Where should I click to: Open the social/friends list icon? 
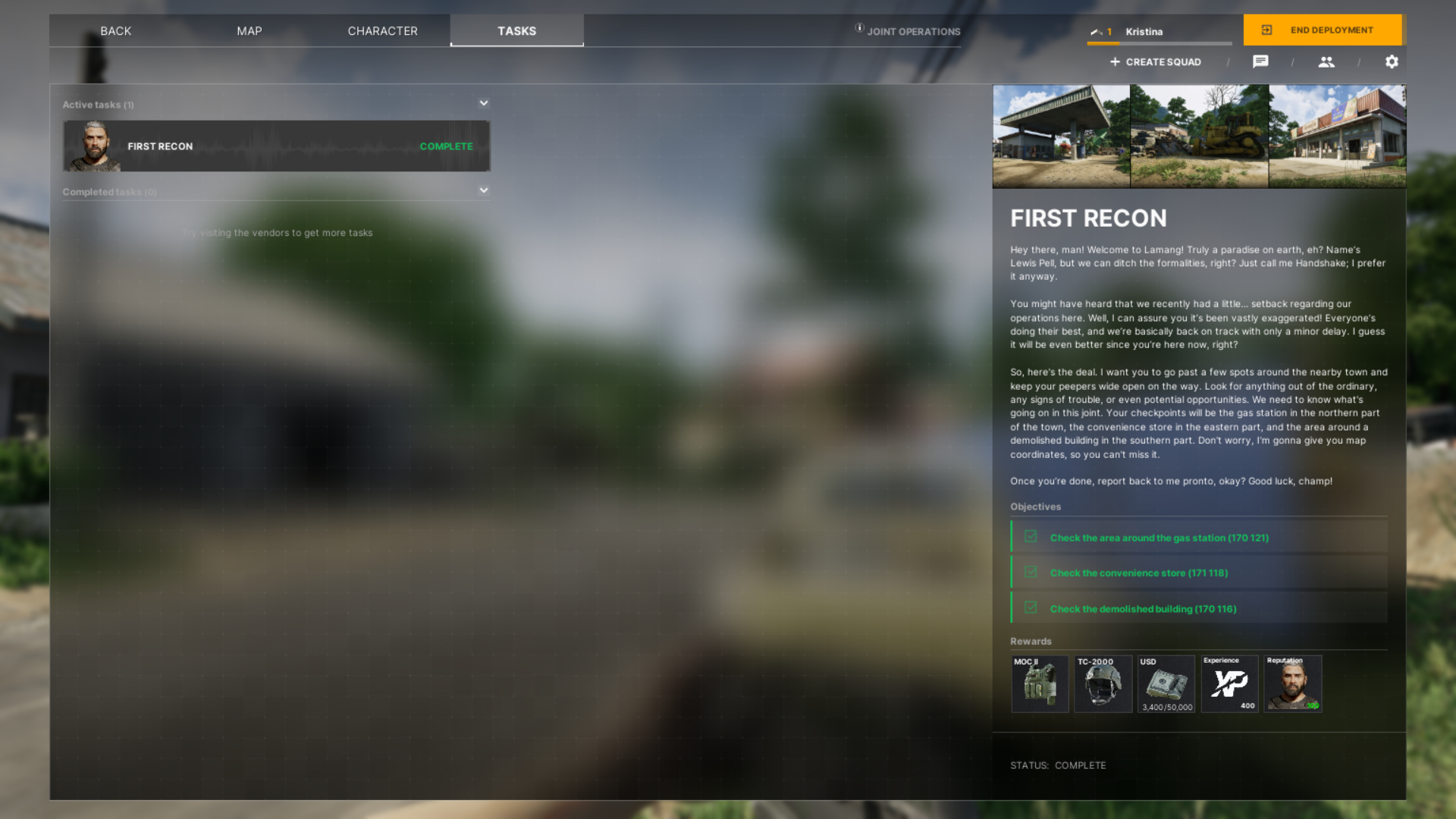[x=1326, y=61]
